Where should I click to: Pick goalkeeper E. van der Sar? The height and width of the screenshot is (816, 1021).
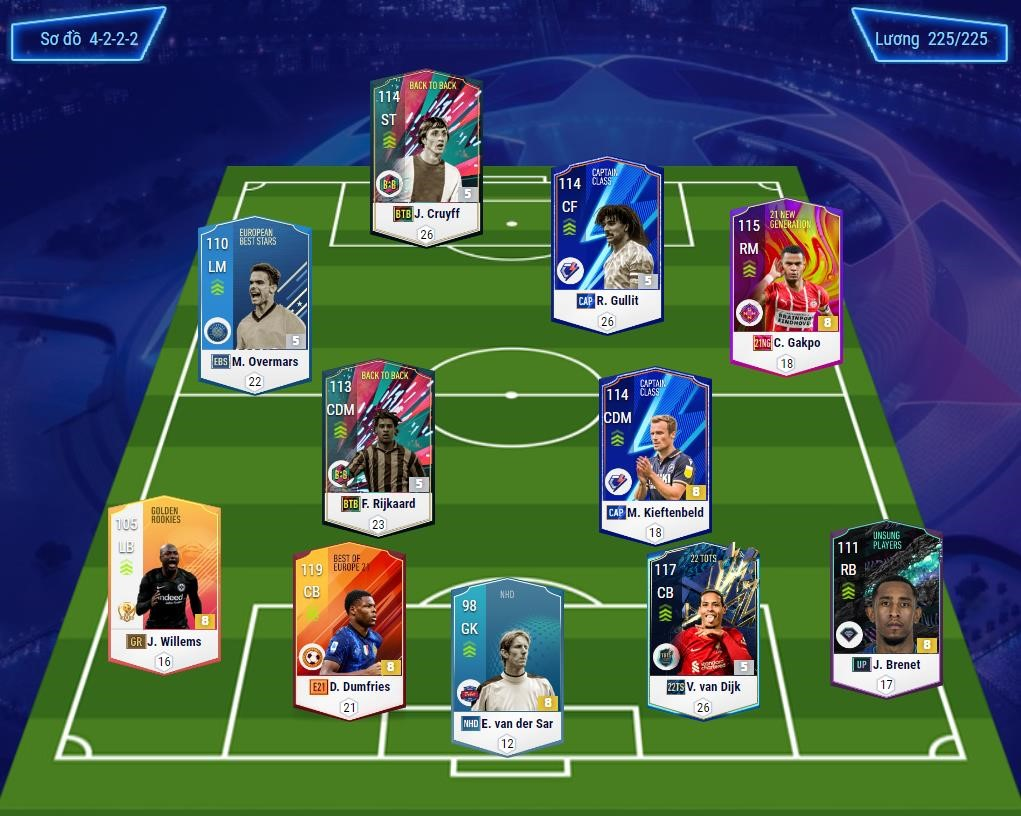point(507,660)
